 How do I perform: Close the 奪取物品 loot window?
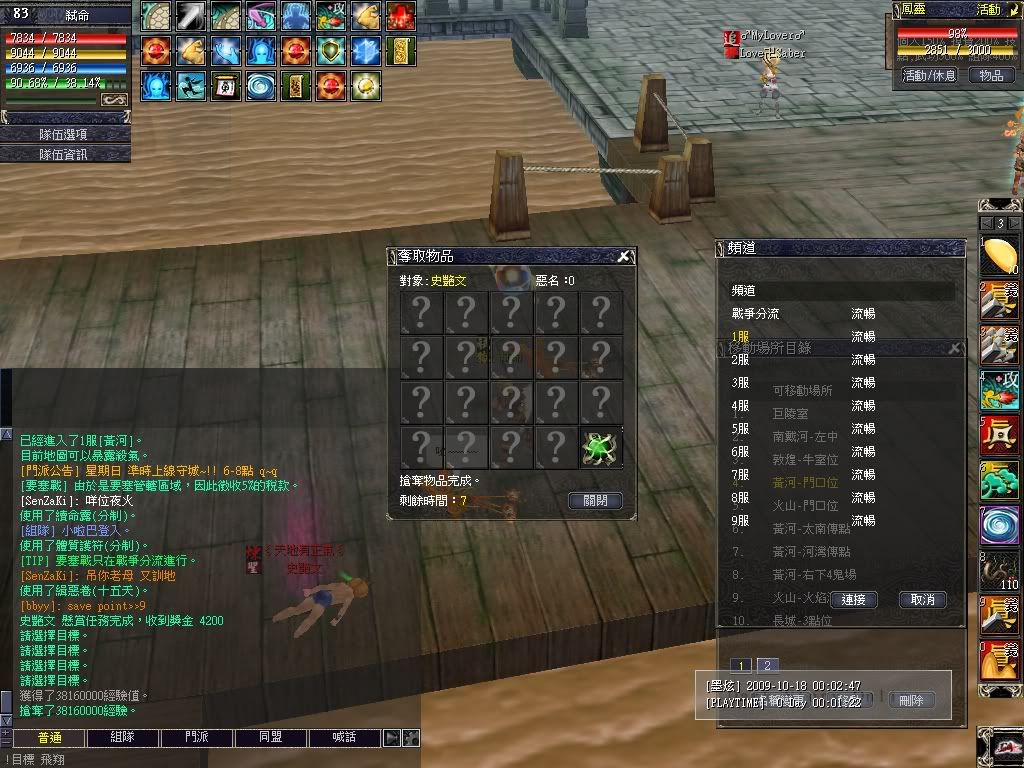coord(624,257)
